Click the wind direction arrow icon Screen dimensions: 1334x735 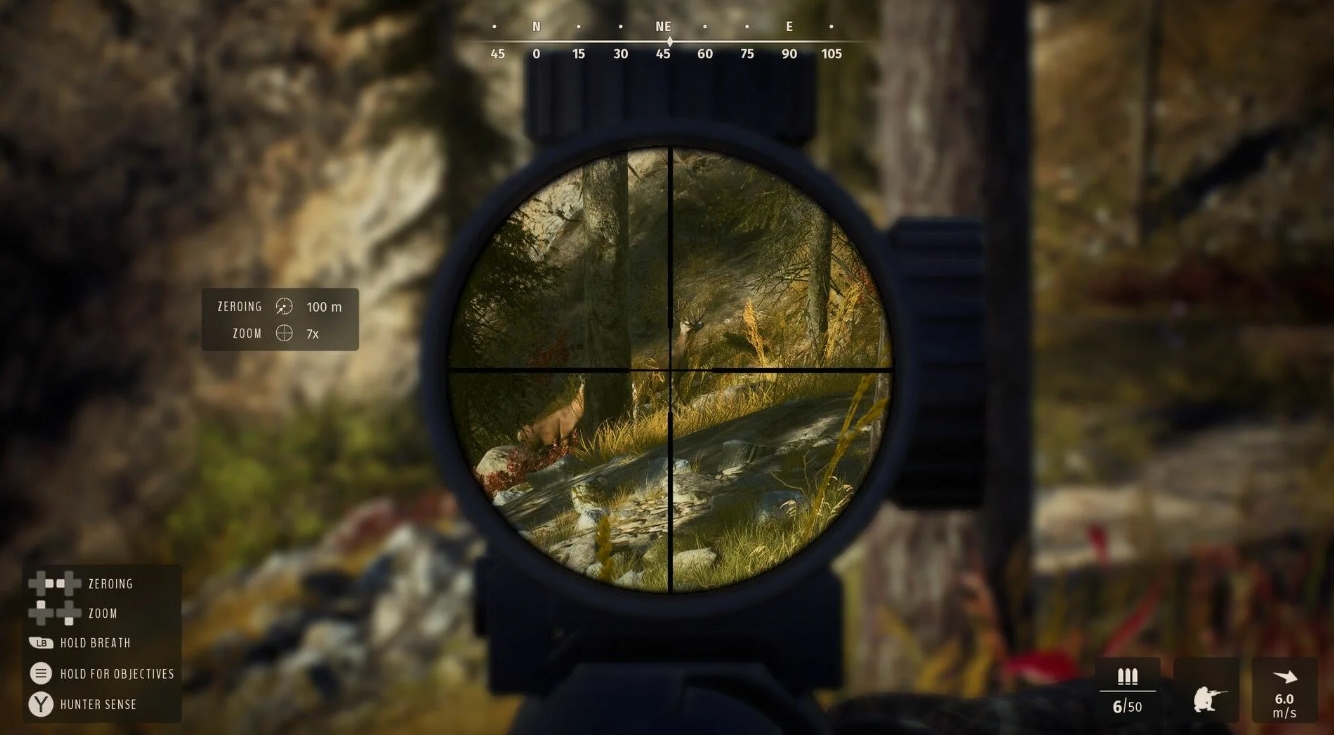tap(1284, 676)
